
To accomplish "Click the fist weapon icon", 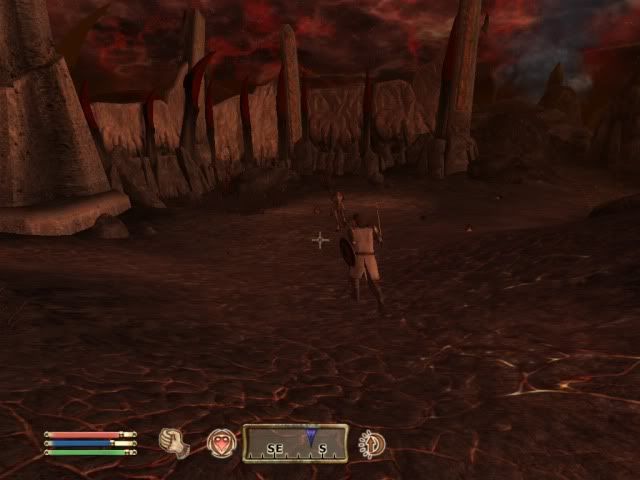I will coord(177,442).
